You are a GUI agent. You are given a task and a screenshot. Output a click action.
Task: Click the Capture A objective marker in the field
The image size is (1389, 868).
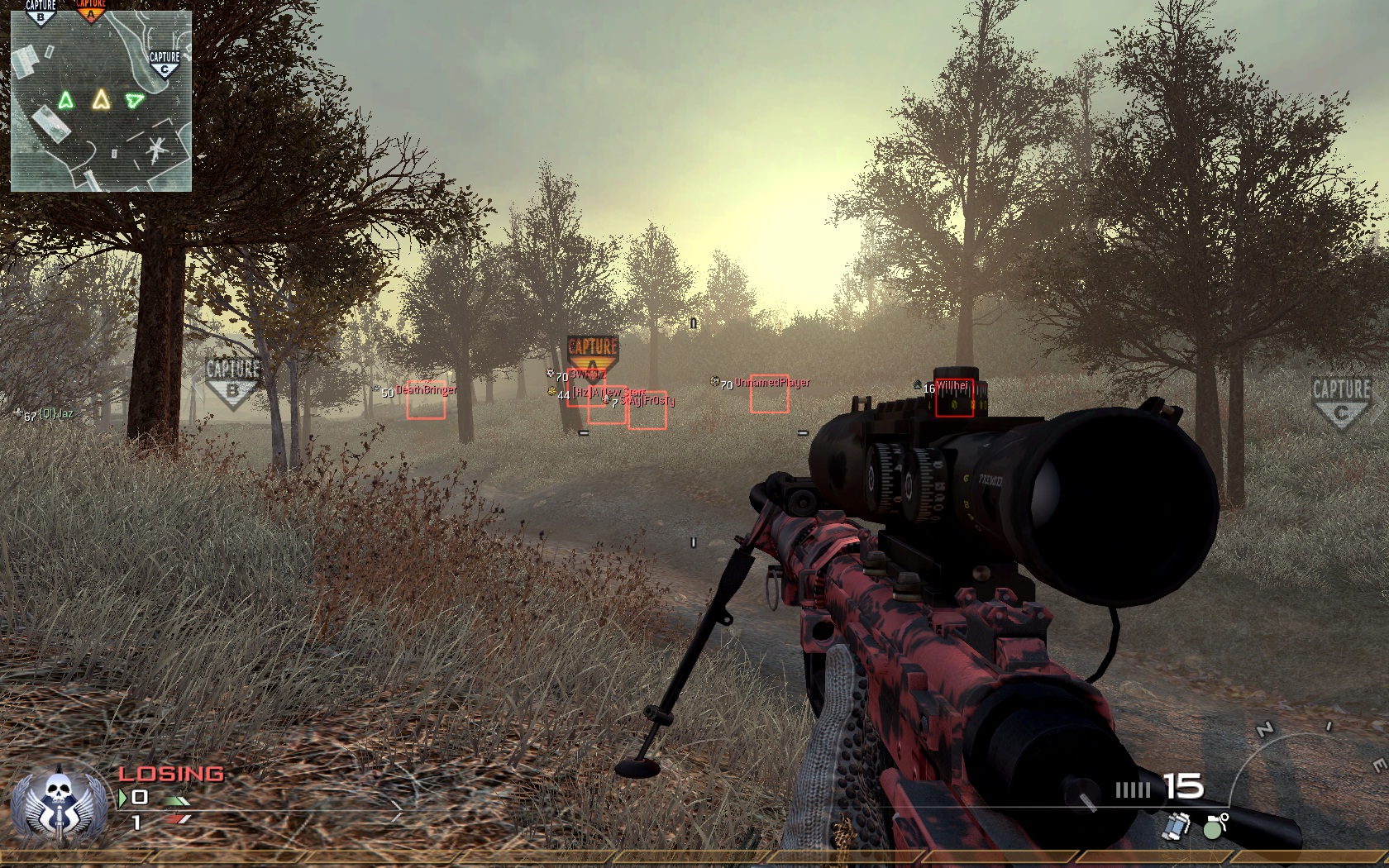coord(592,354)
